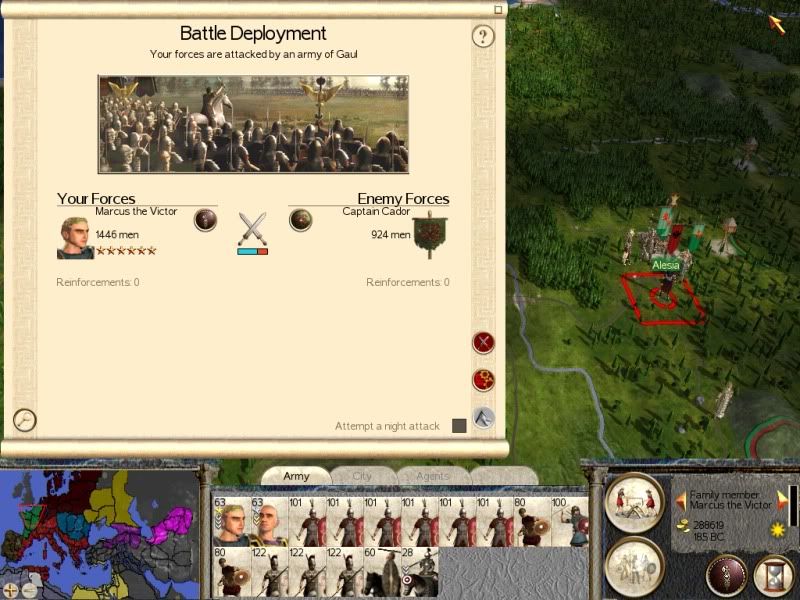
Task: Open the Agents tab
Action: 431,476
